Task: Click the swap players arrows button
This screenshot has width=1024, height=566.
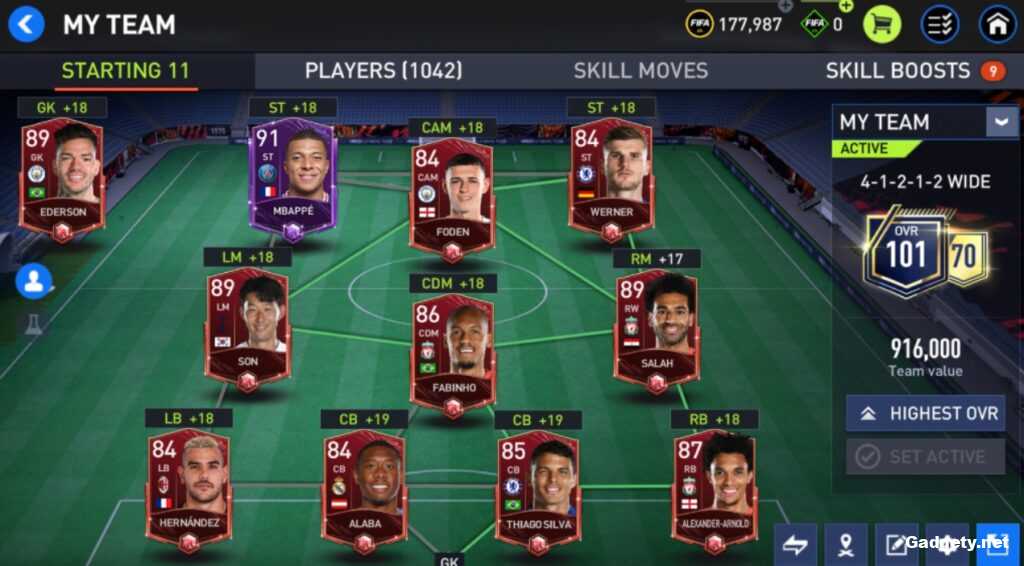Action: point(794,545)
